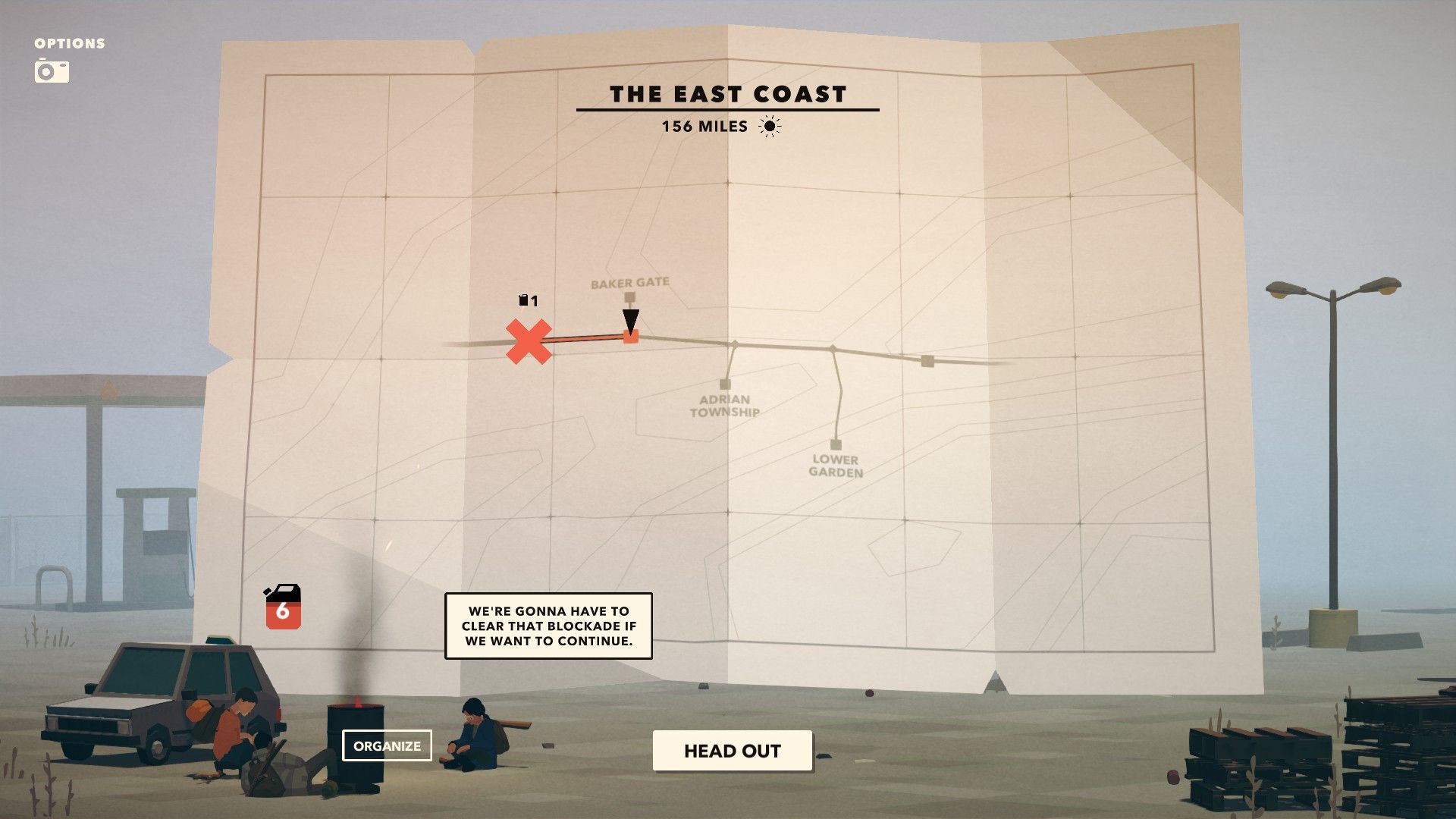
Task: Open the OPTIONS menu
Action: [68, 43]
